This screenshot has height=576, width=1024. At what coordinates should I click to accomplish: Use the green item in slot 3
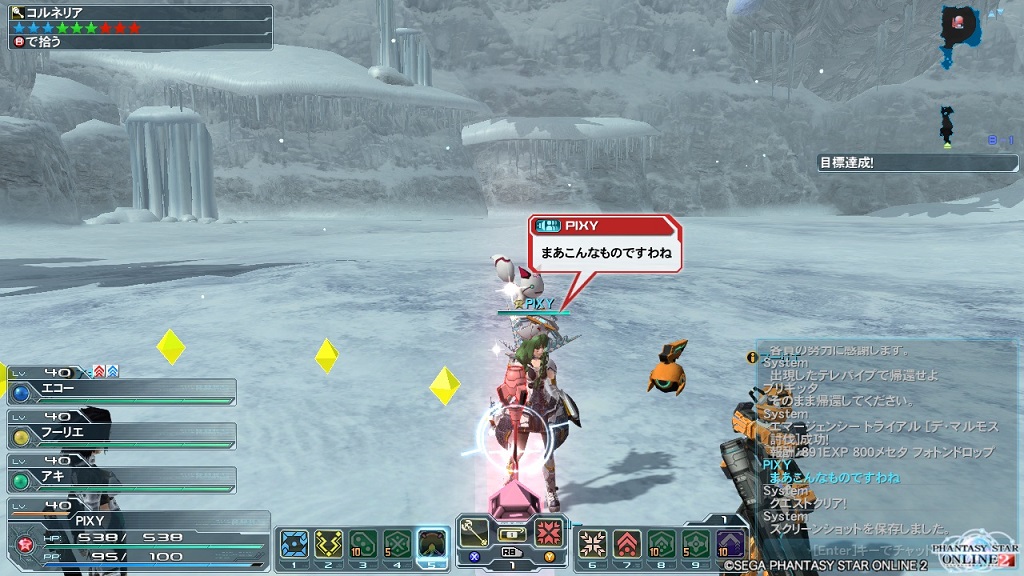[363, 543]
